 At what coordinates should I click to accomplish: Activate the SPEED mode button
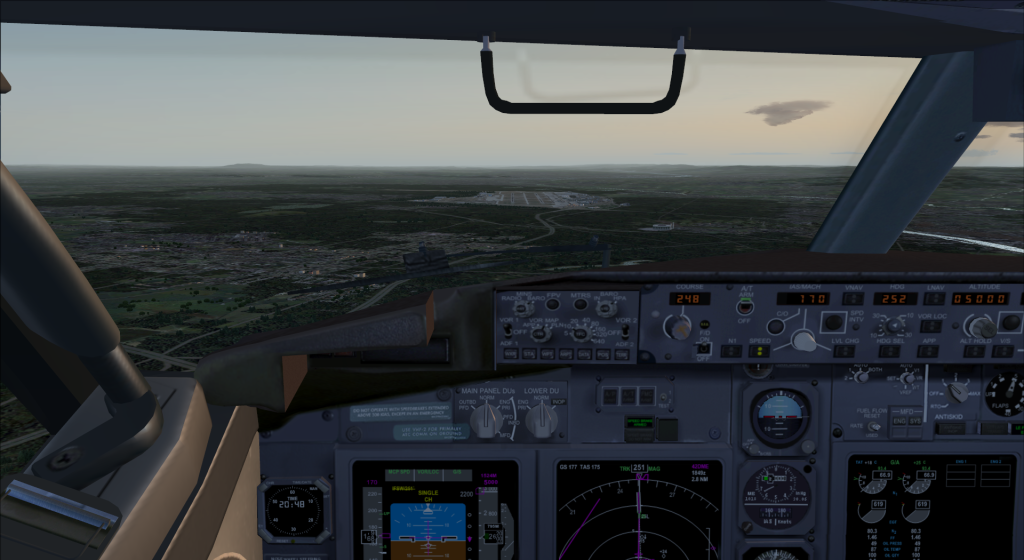pyautogui.click(x=759, y=351)
